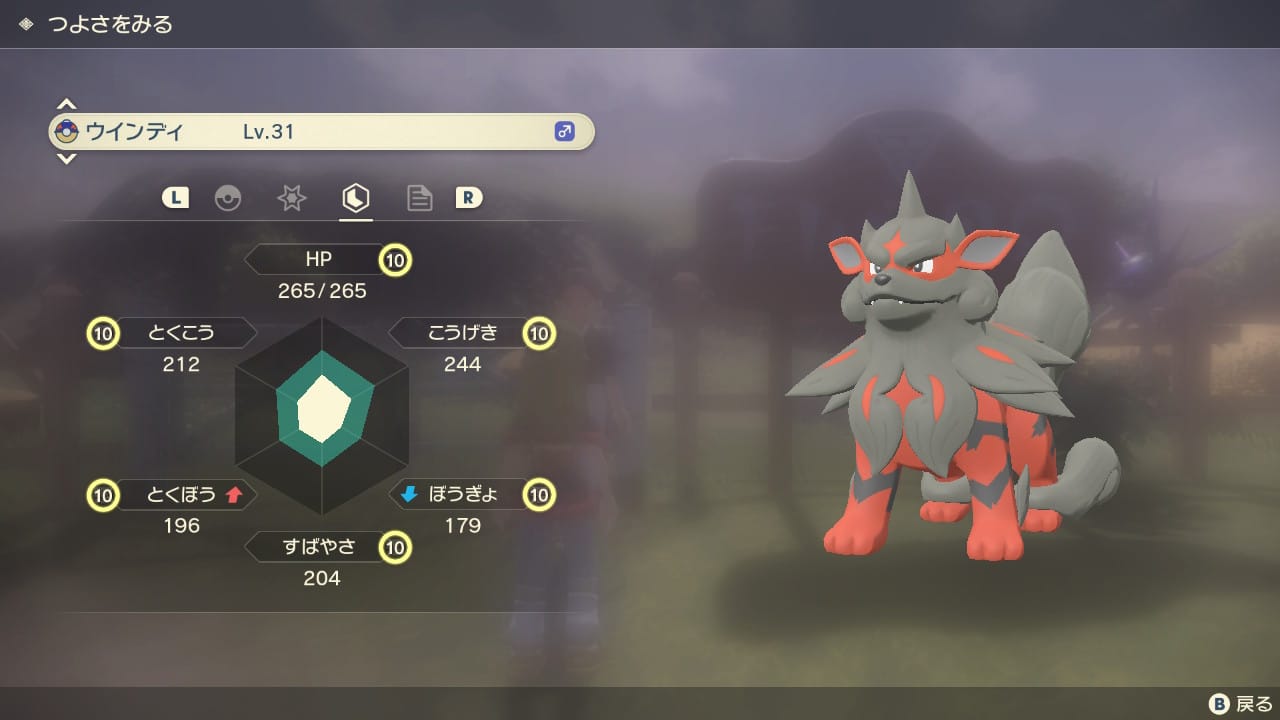The image size is (1280, 720).
Task: Select the ぼうぎょ stat label
Action: pos(462,494)
